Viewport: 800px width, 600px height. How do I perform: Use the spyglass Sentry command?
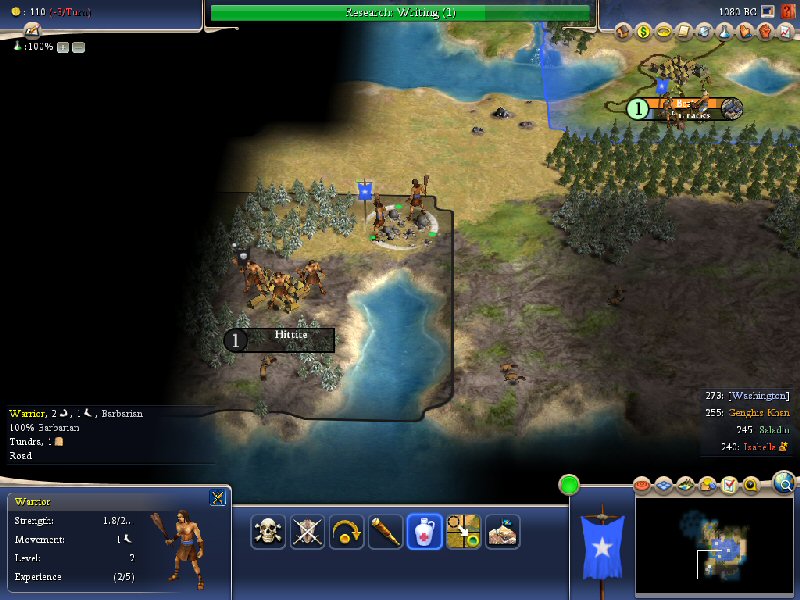tap(385, 531)
